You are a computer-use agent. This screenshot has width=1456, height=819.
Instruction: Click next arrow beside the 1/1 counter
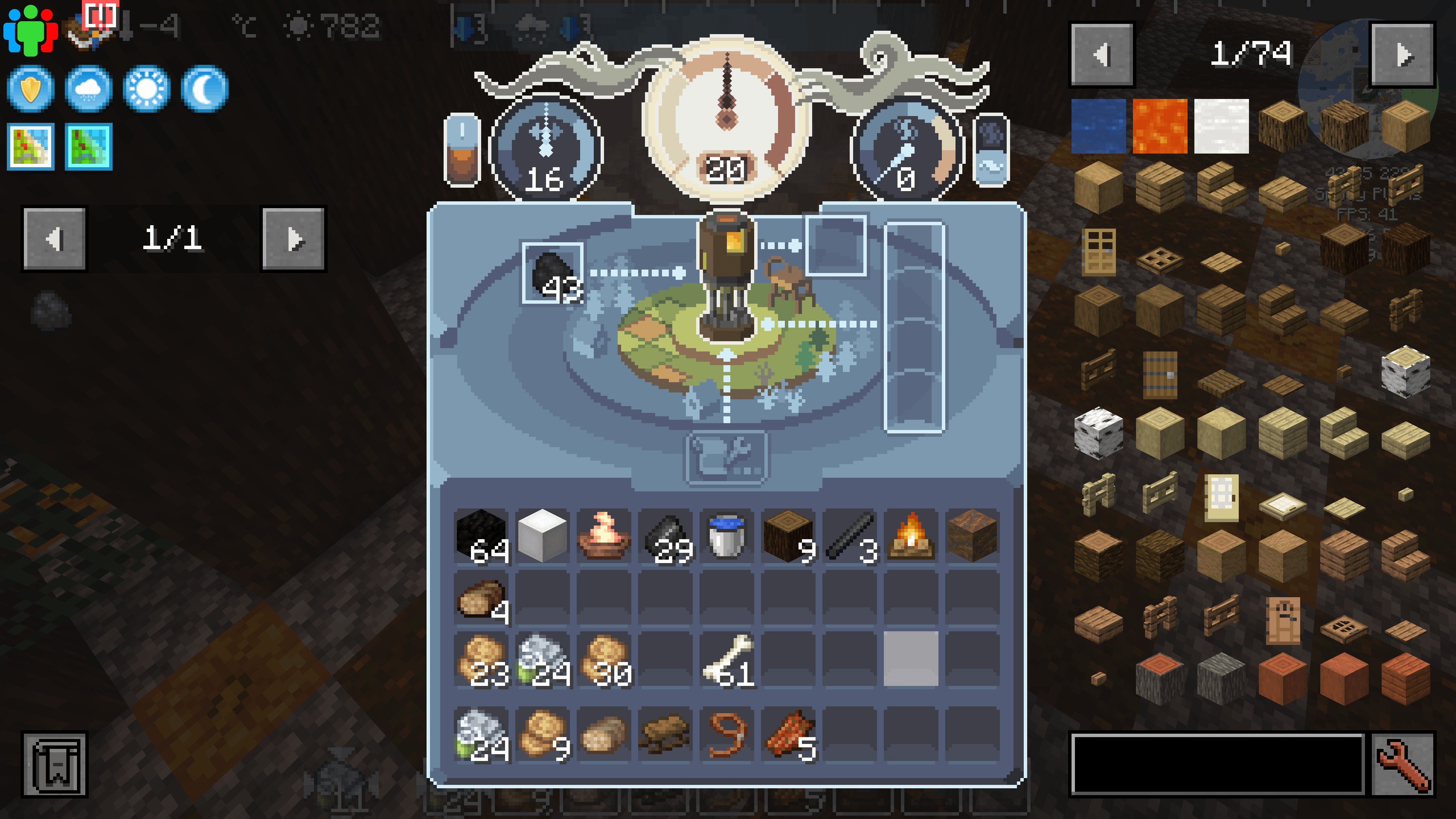tap(293, 238)
